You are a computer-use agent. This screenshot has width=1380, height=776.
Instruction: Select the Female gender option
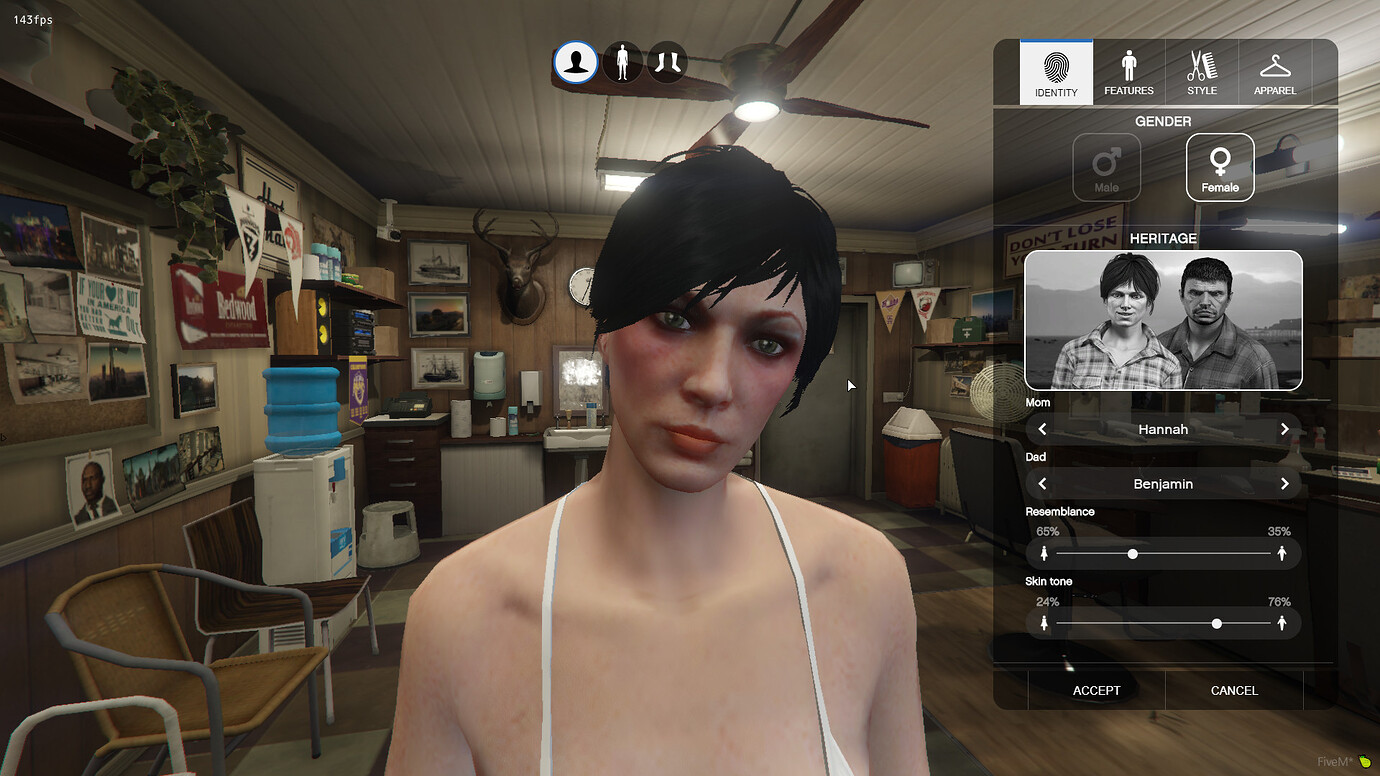tap(1219, 167)
